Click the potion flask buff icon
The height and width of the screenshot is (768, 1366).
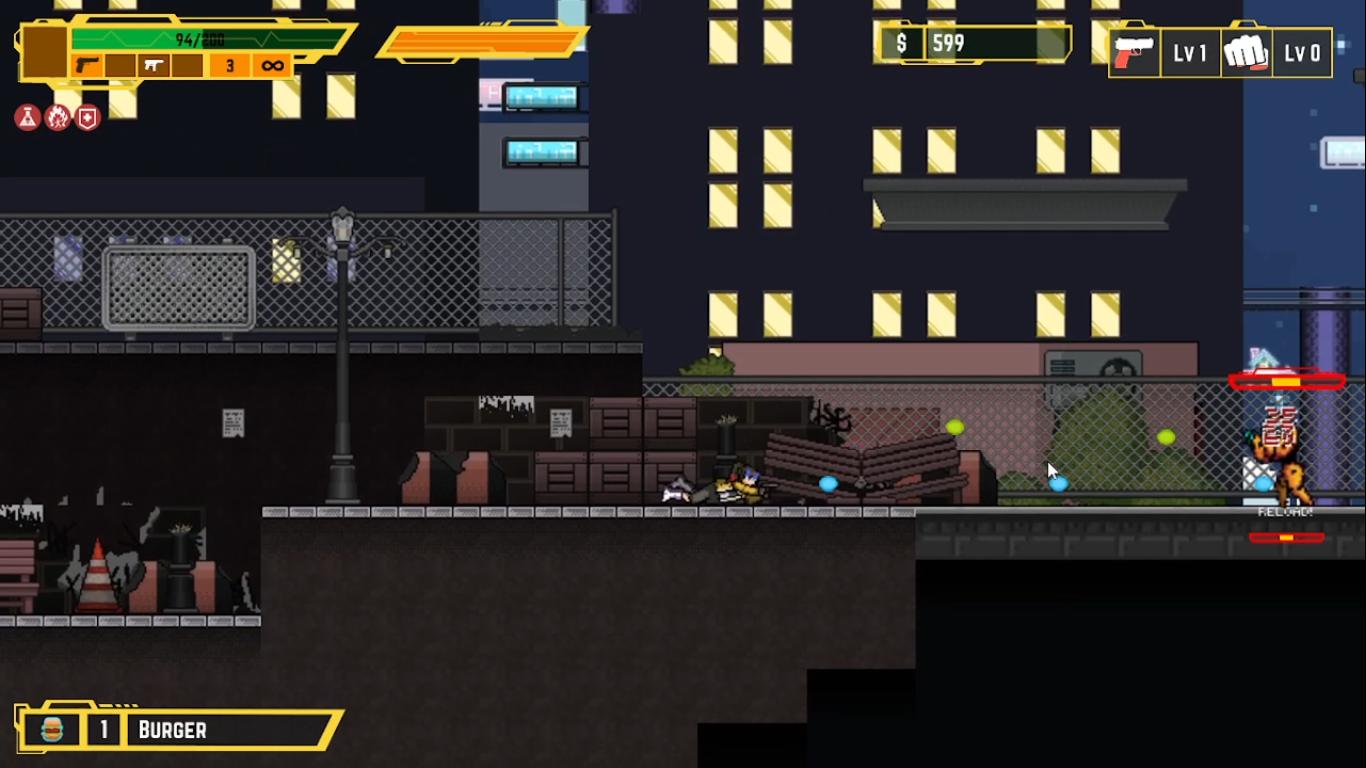coord(28,118)
